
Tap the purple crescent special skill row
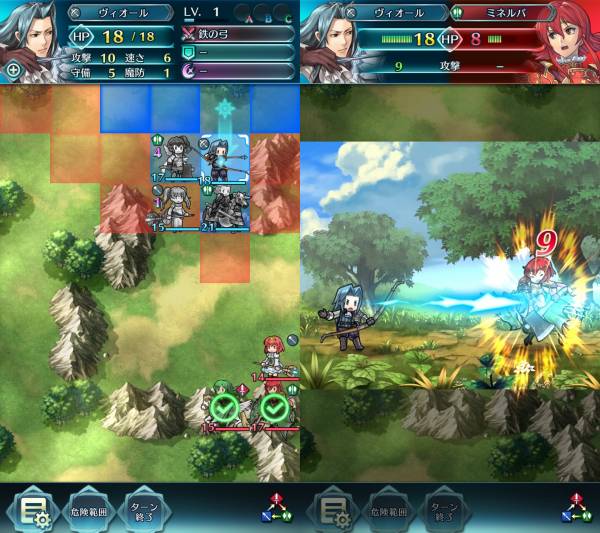click(x=238, y=70)
